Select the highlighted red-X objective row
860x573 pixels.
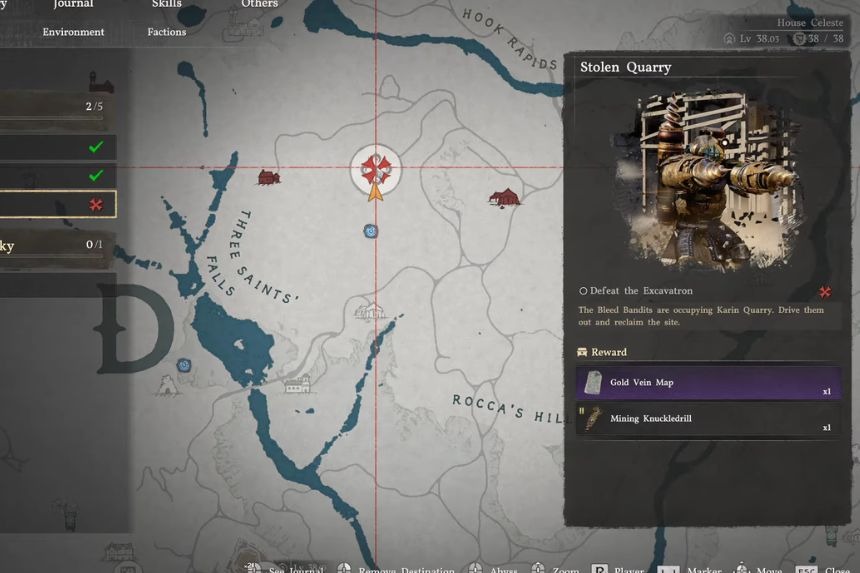click(x=57, y=204)
